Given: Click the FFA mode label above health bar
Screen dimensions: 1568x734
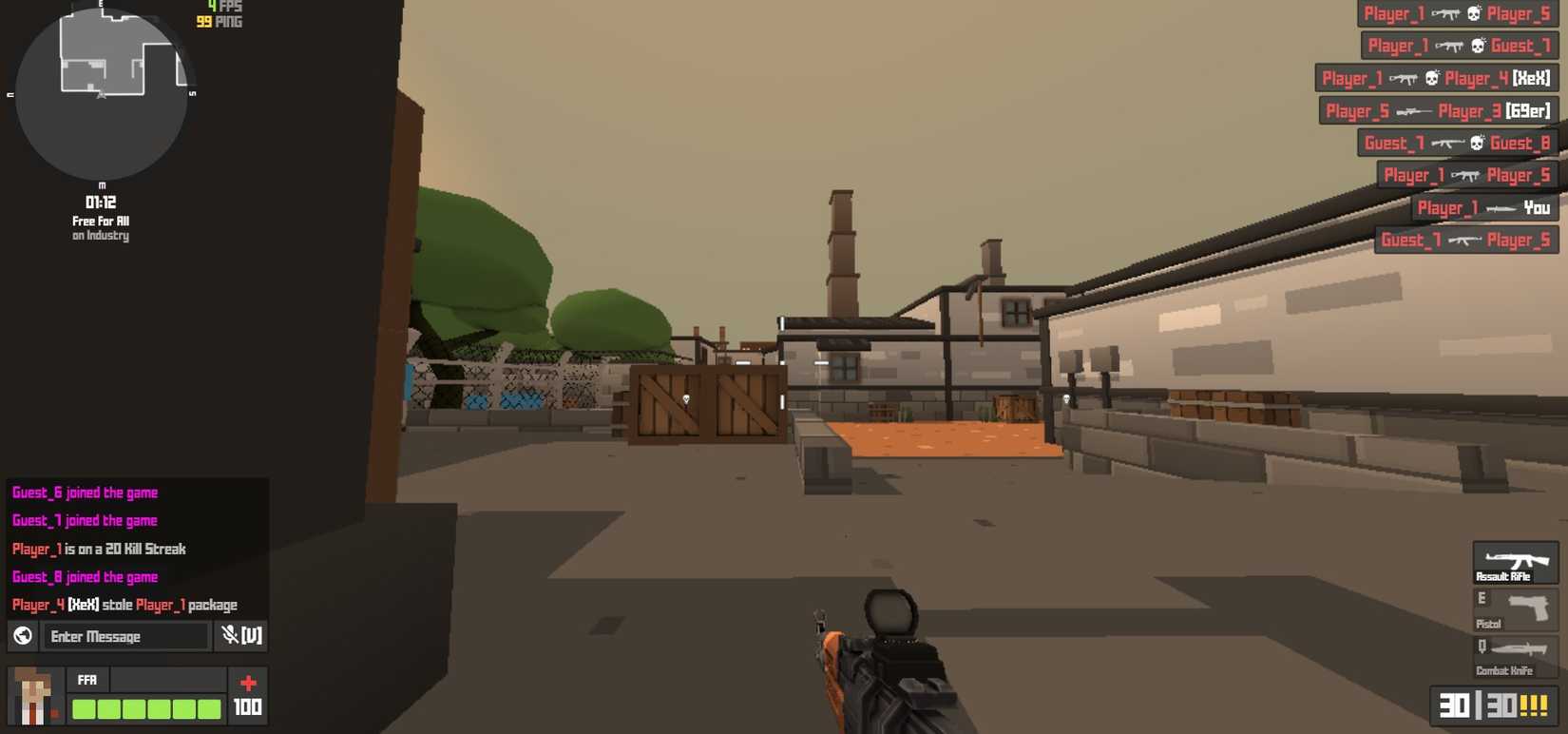Looking at the screenshot, I should pos(86,680).
